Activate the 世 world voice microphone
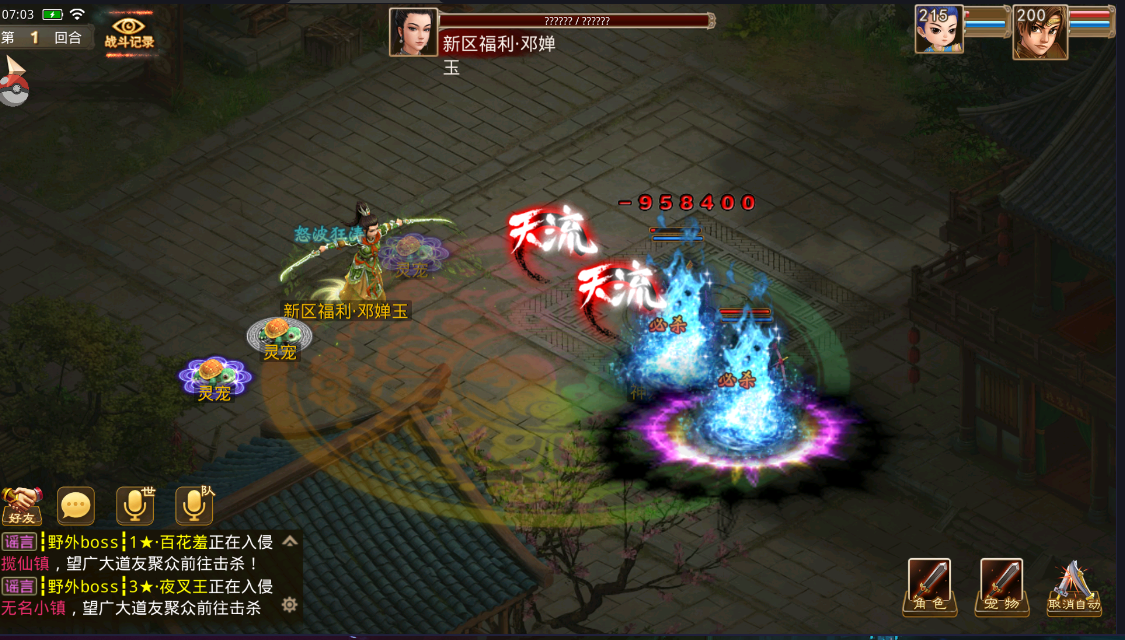Viewport: 1125px width, 640px height. click(x=135, y=506)
